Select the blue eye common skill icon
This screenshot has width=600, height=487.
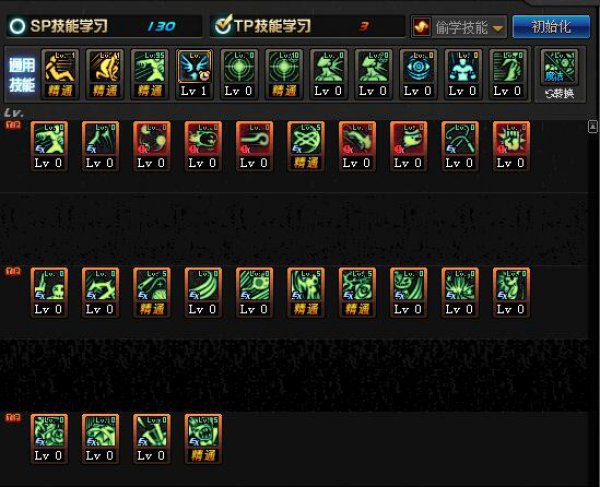pos(419,72)
